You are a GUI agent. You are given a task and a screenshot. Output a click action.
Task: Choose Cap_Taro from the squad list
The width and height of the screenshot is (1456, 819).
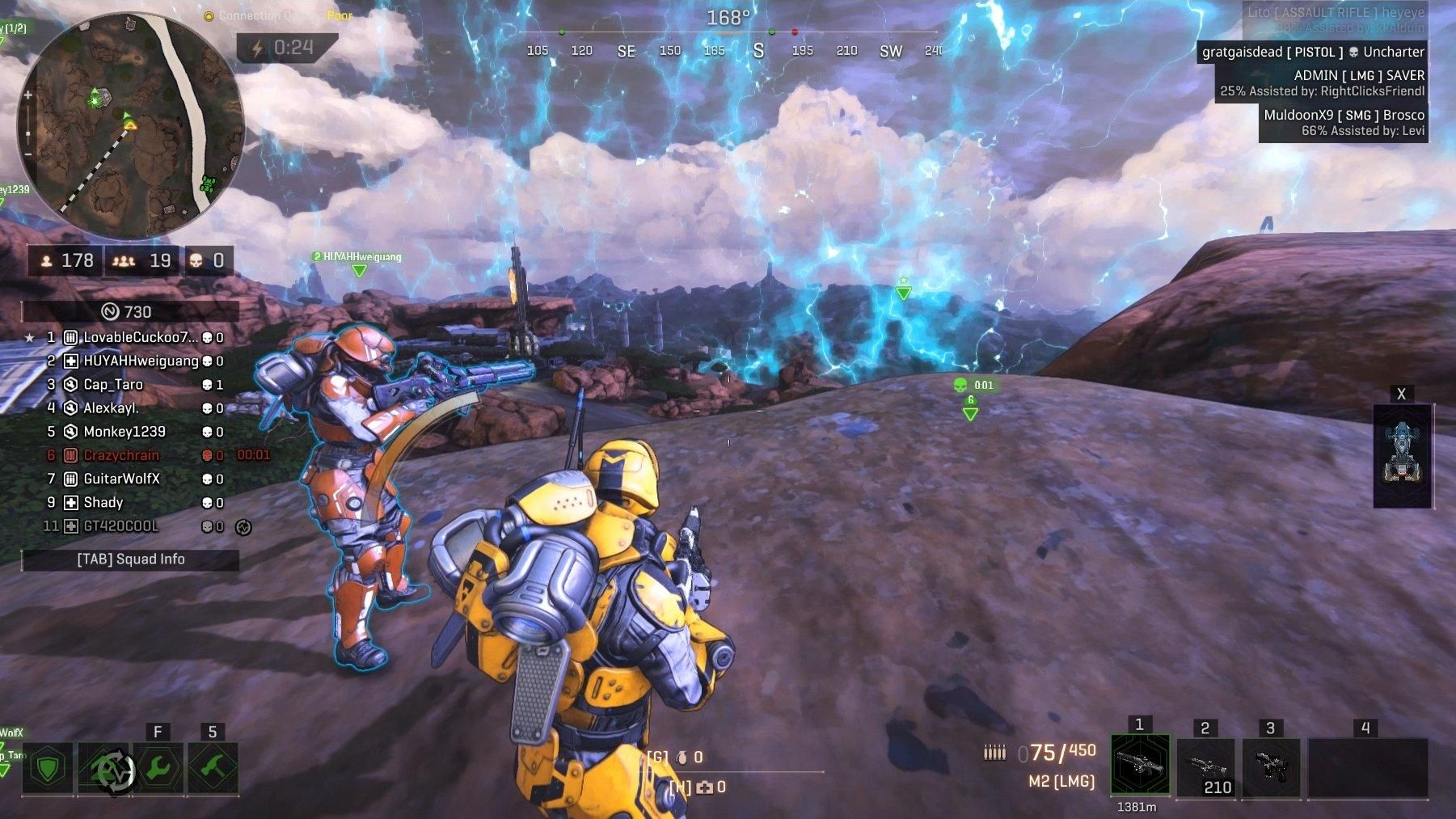point(113,385)
